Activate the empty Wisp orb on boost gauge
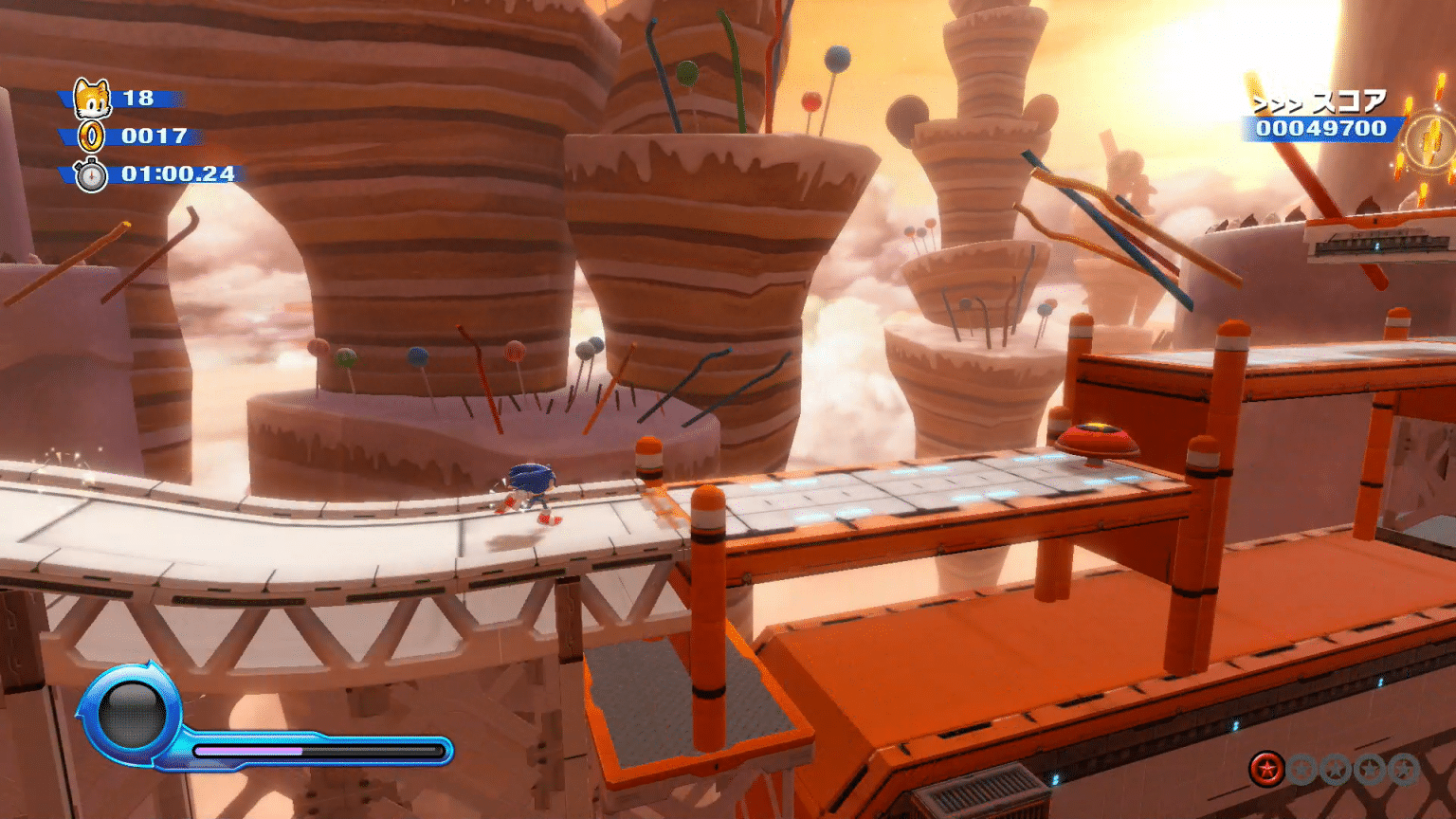The height and width of the screenshot is (819, 1456). (132, 716)
